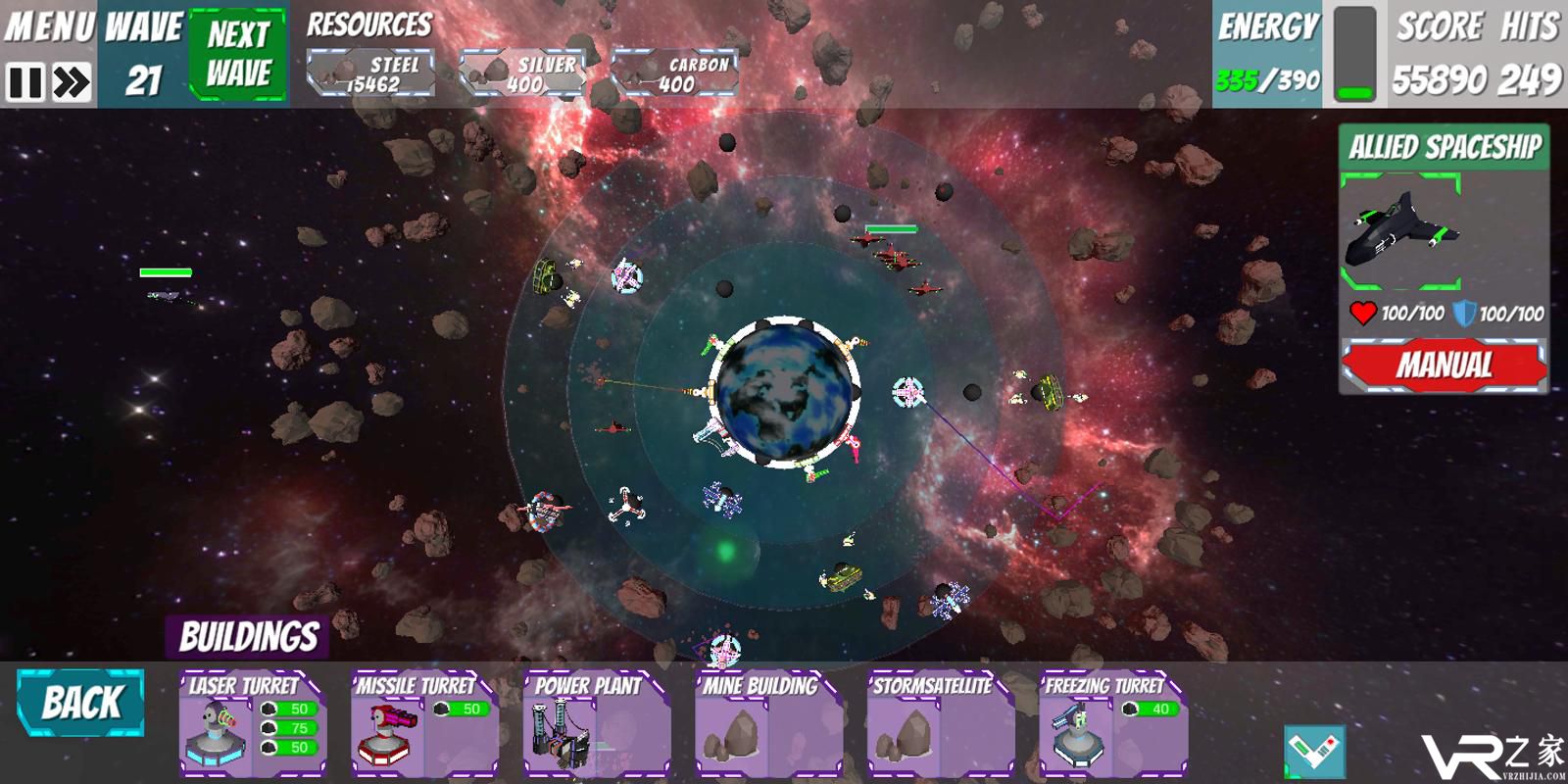
Task: Start the Next Wave
Action: click(x=238, y=54)
